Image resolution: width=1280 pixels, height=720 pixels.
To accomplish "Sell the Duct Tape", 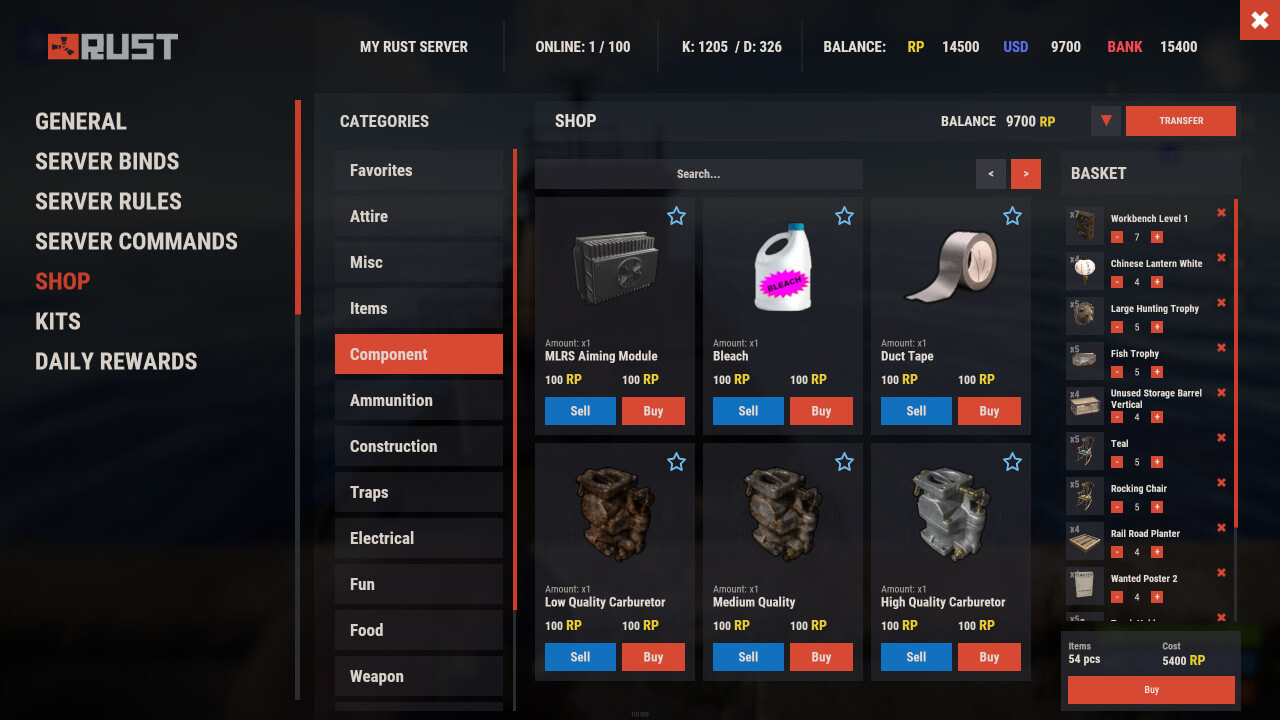I will tap(916, 411).
